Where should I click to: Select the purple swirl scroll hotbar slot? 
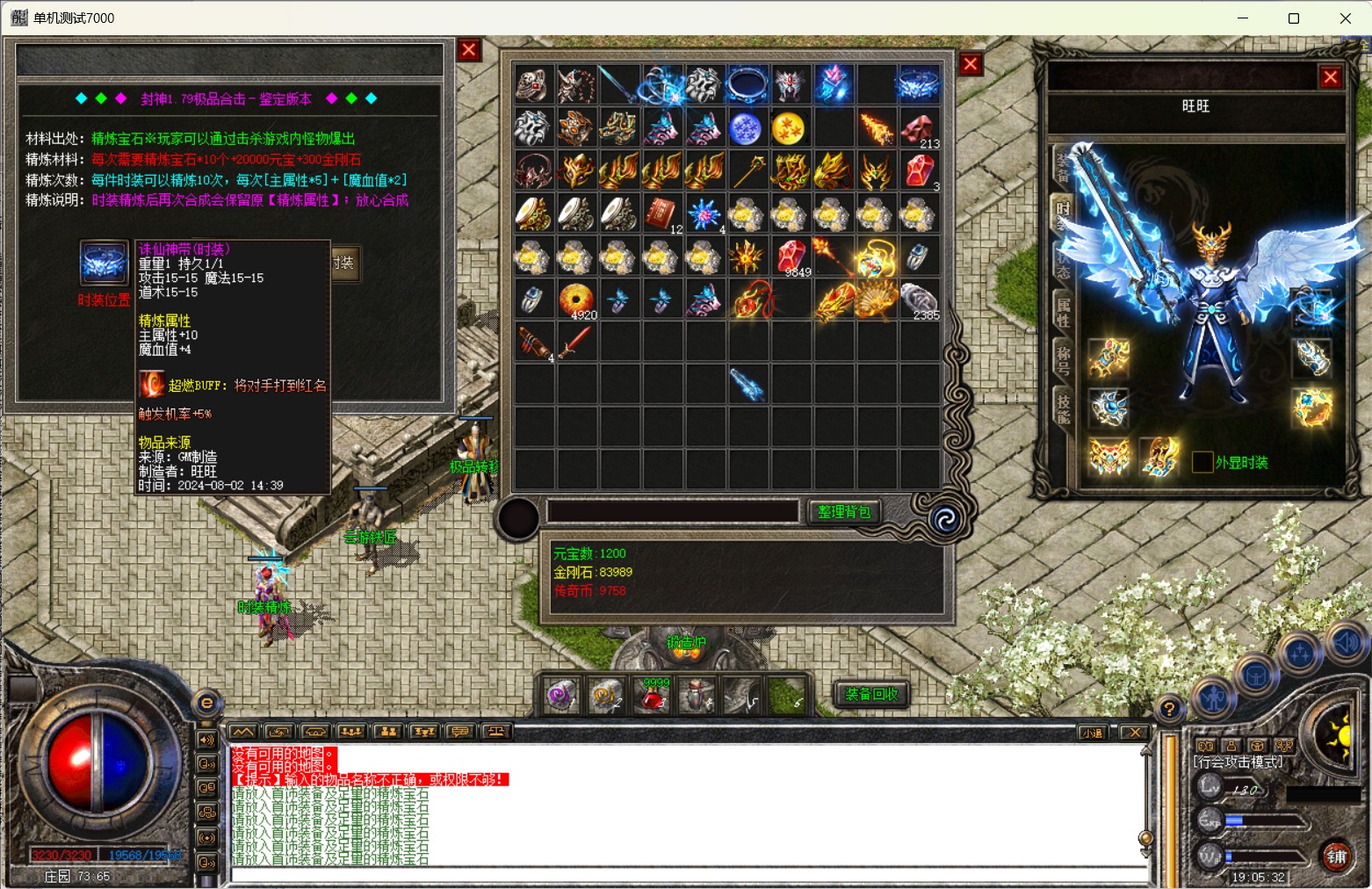point(560,696)
